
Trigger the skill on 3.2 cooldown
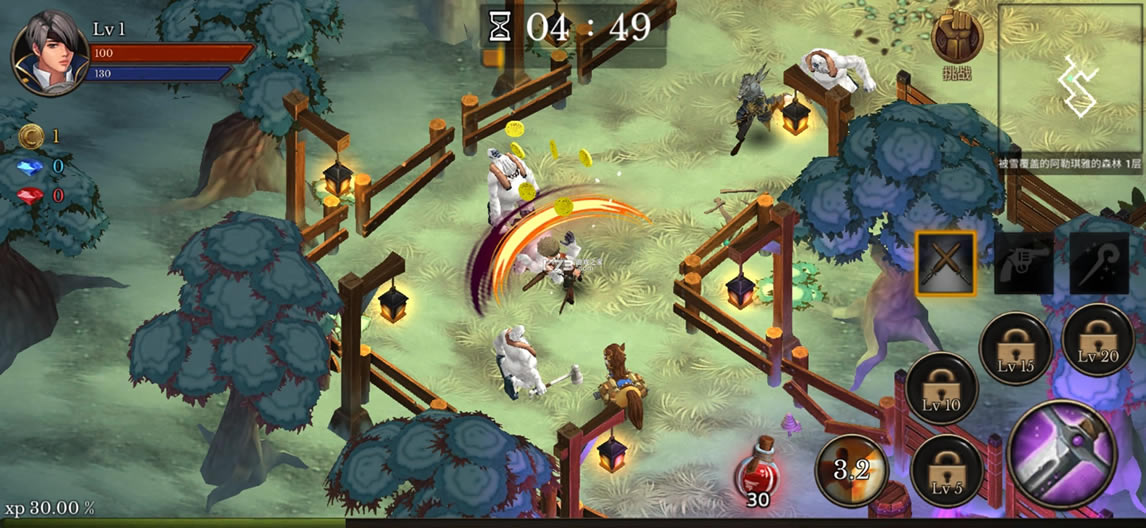point(851,469)
